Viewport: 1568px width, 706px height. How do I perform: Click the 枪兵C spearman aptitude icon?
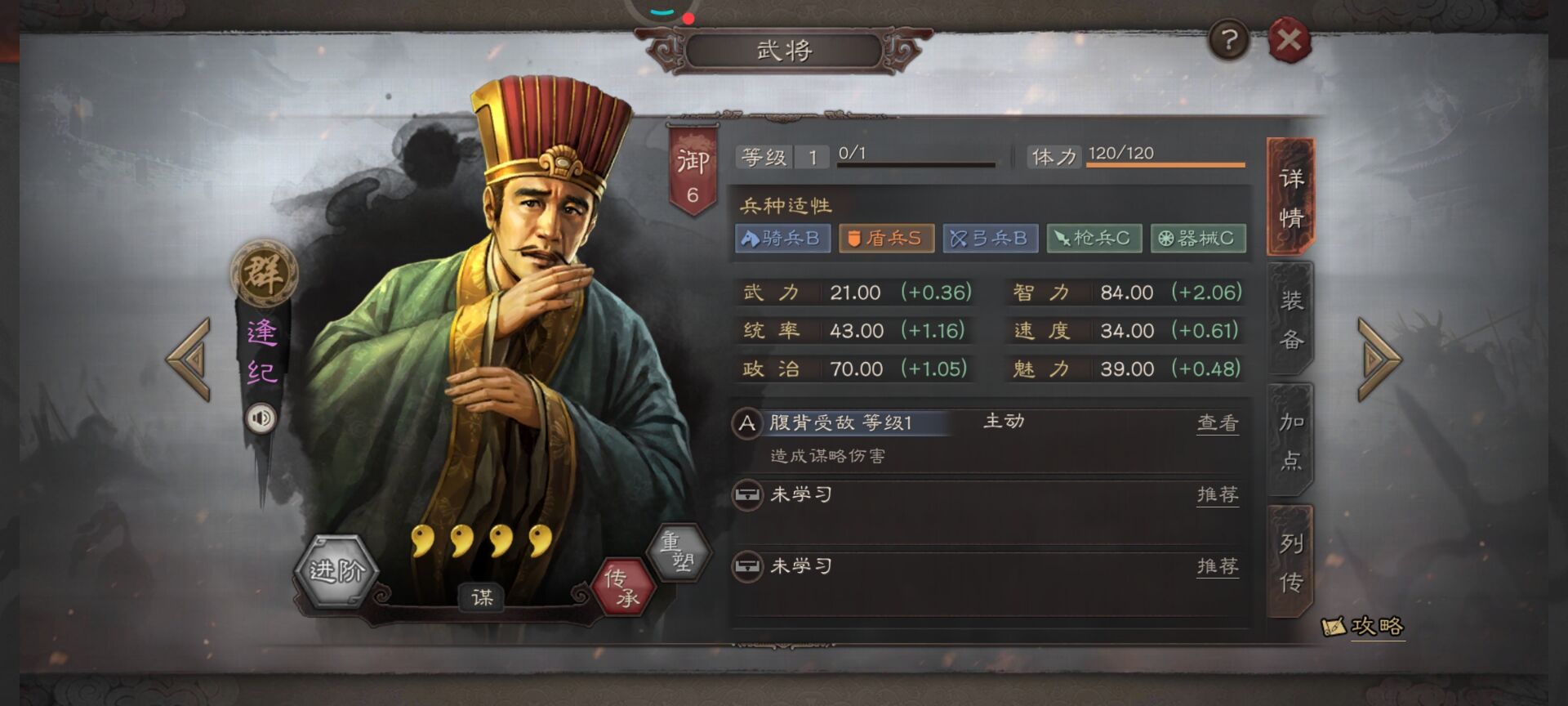point(1094,239)
